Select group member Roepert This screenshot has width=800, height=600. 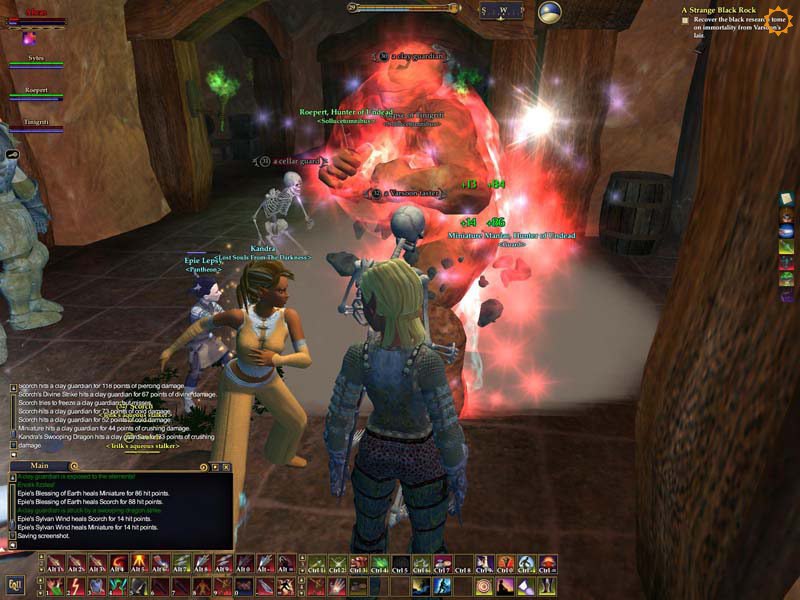pyautogui.click(x=36, y=91)
